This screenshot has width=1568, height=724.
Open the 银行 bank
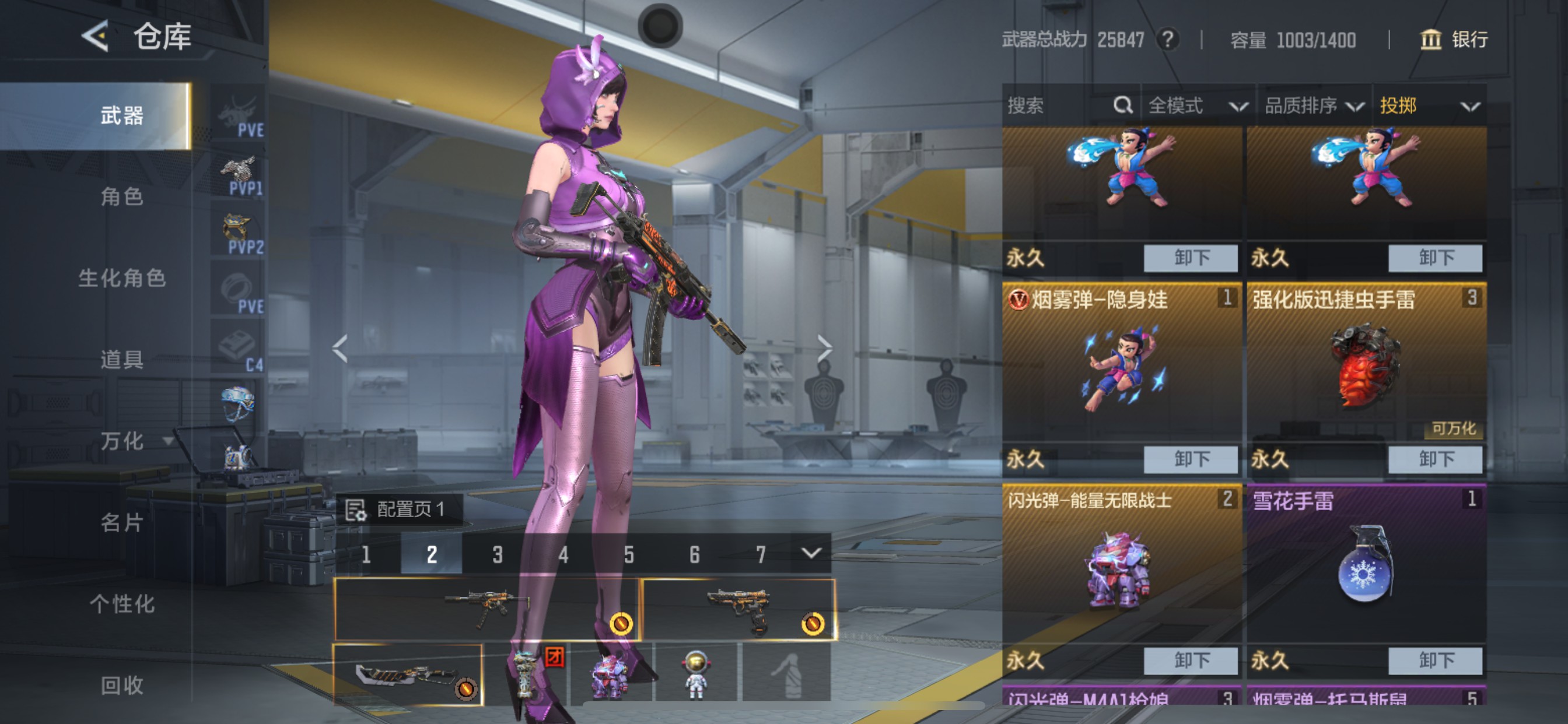pyautogui.click(x=1455, y=40)
